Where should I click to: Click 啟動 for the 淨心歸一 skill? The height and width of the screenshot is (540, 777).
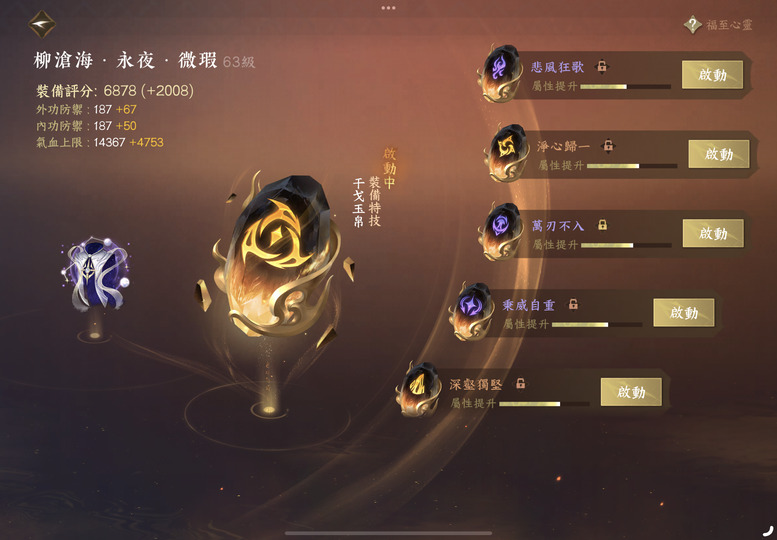point(718,154)
